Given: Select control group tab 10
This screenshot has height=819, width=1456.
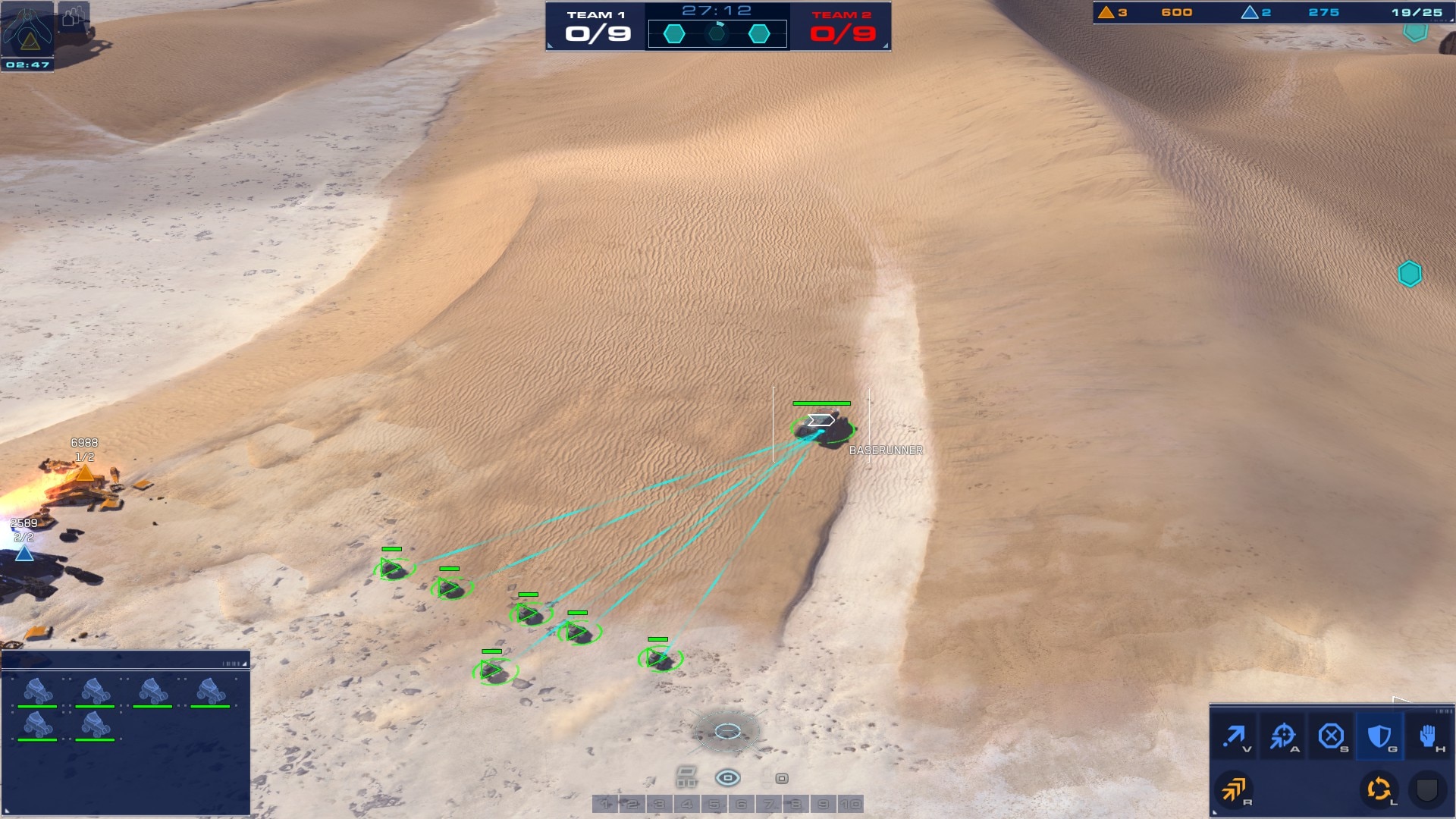Looking at the screenshot, I should (x=852, y=802).
